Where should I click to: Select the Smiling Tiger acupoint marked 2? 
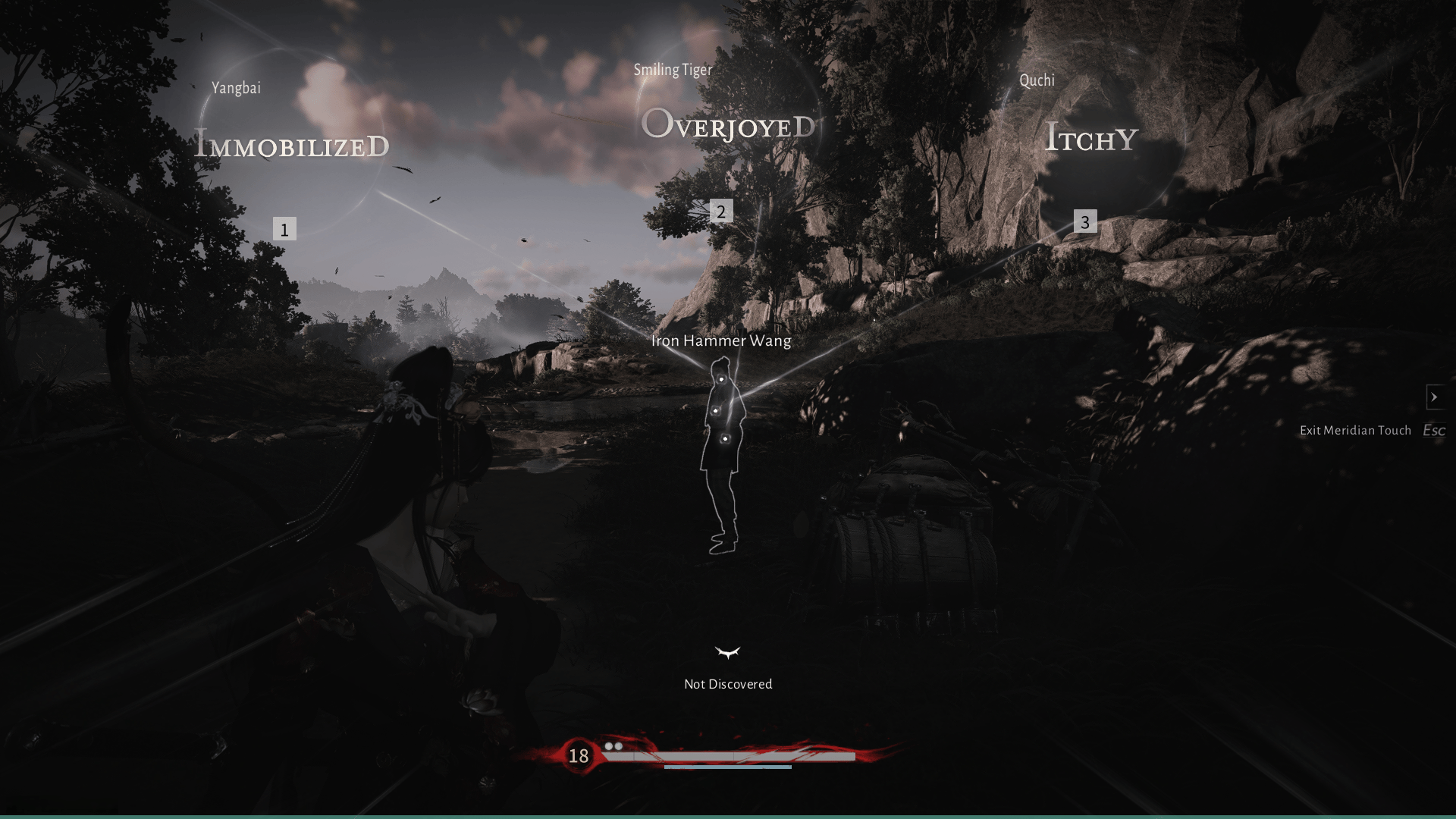tap(720, 213)
